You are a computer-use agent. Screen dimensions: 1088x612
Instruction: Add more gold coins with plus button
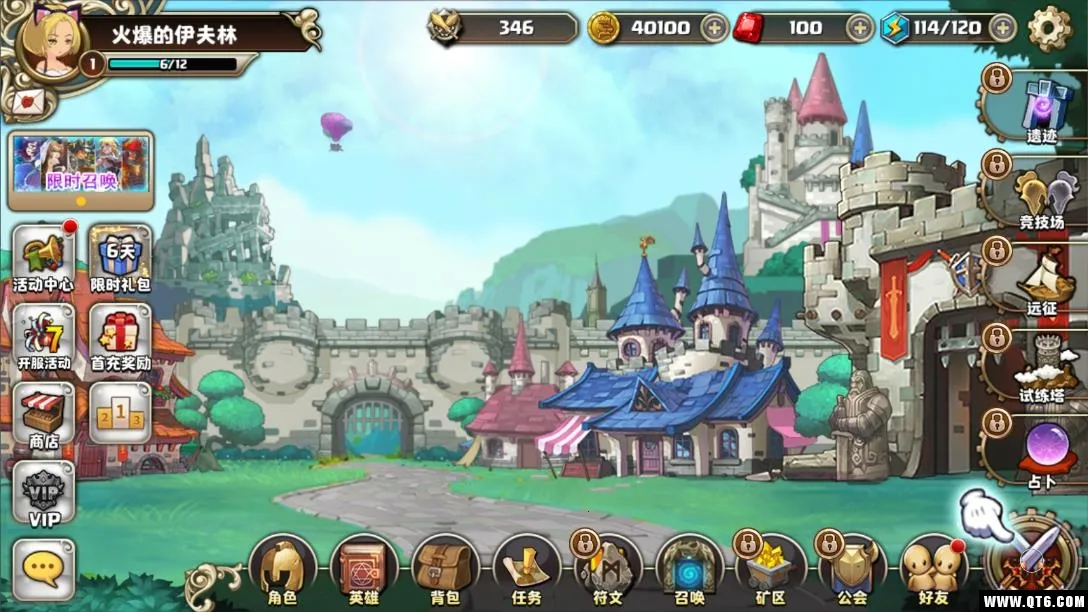714,28
